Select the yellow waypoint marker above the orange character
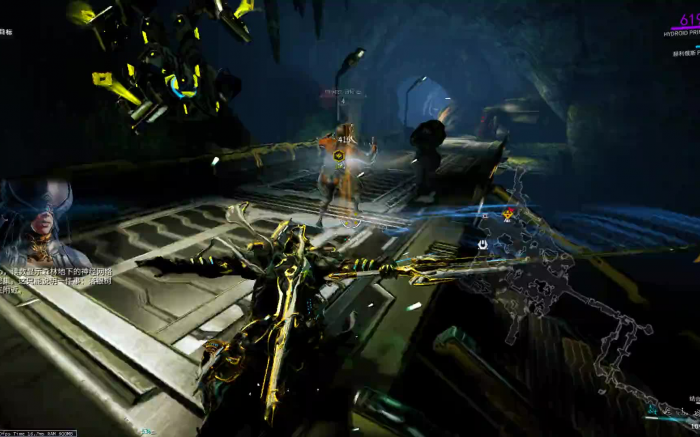Image resolution: width=700 pixels, height=437 pixels. (340, 155)
